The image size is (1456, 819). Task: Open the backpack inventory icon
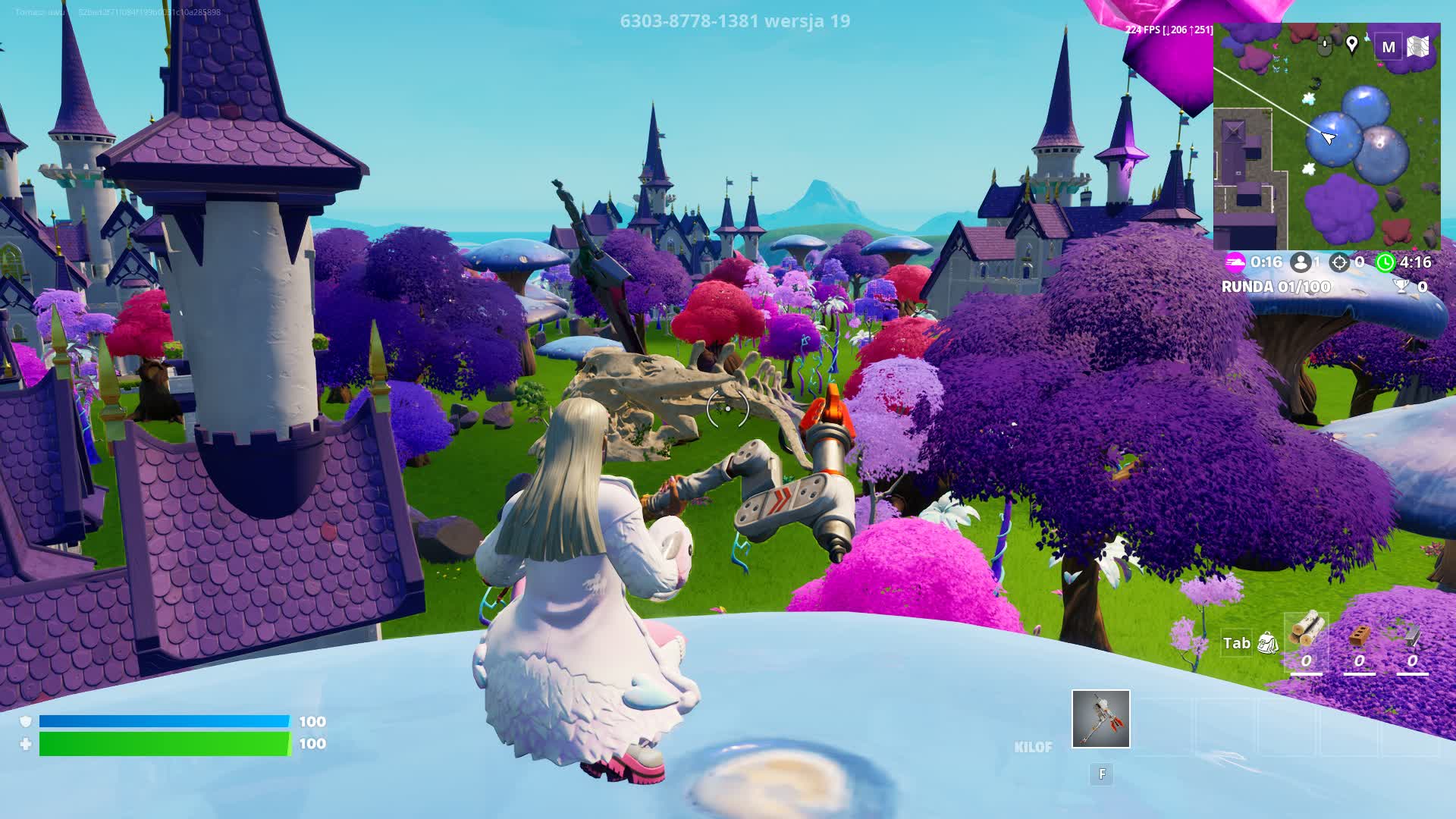pyautogui.click(x=1267, y=643)
